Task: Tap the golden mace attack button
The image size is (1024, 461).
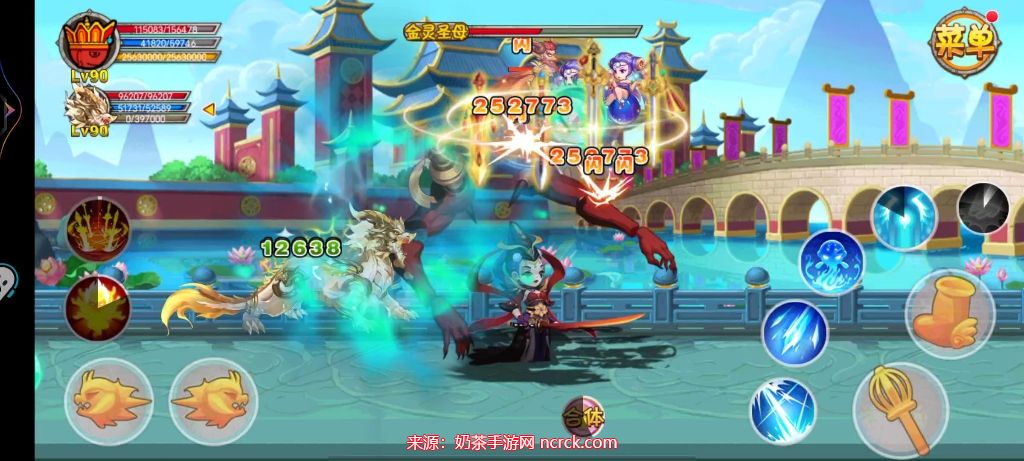Action: [900, 408]
